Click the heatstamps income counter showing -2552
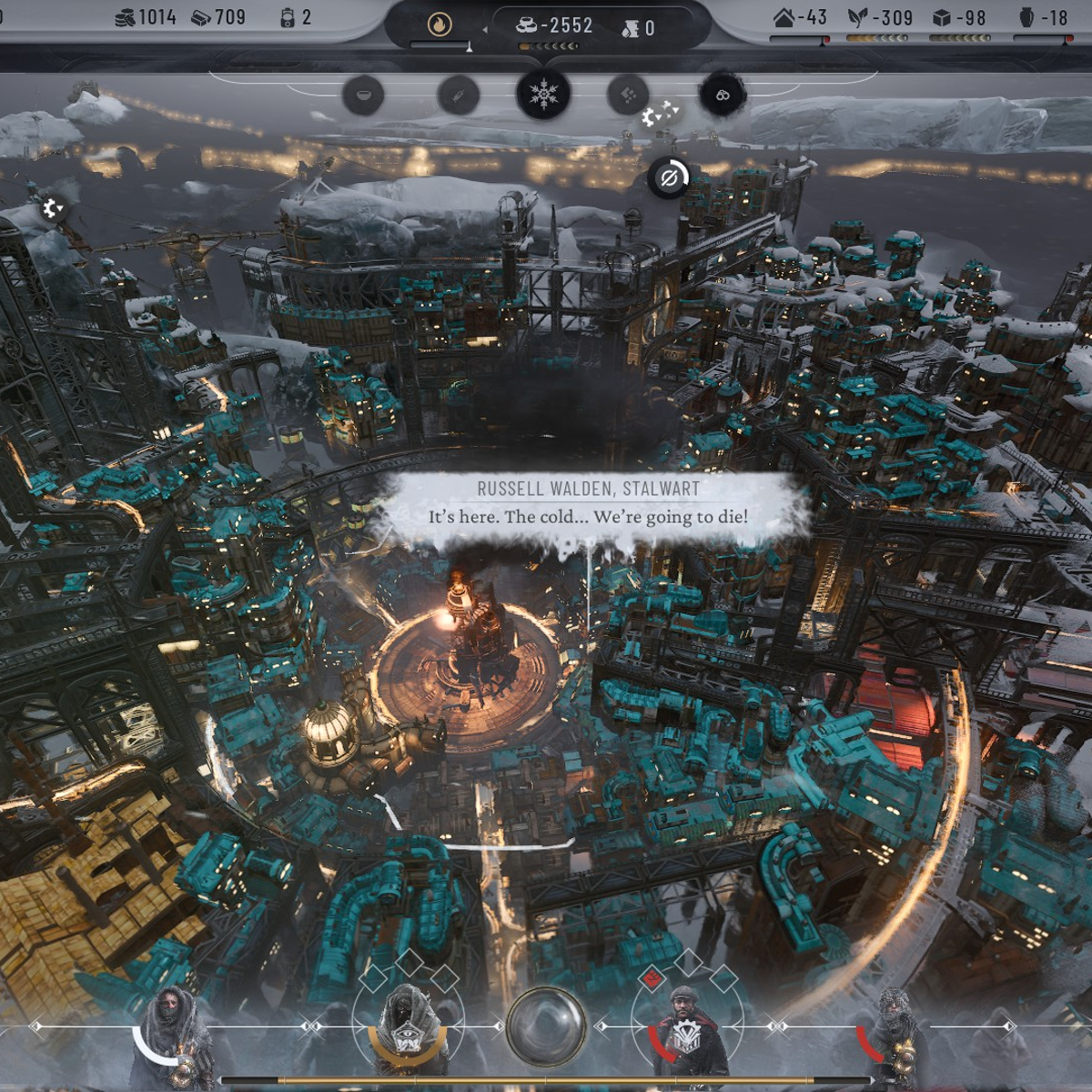The height and width of the screenshot is (1092, 1092). [555, 26]
